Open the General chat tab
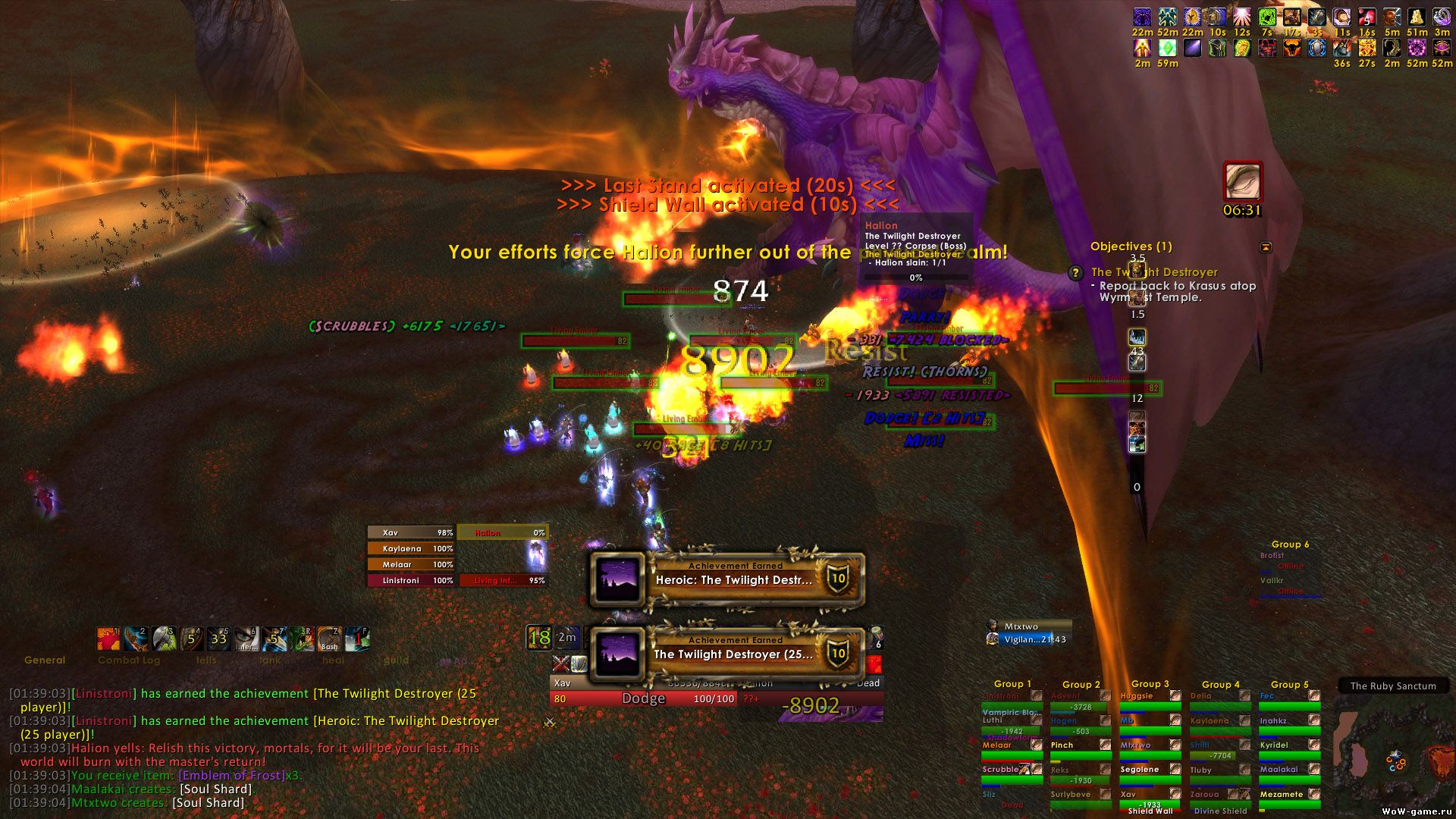Screen dimensions: 1456x819 [x=45, y=661]
